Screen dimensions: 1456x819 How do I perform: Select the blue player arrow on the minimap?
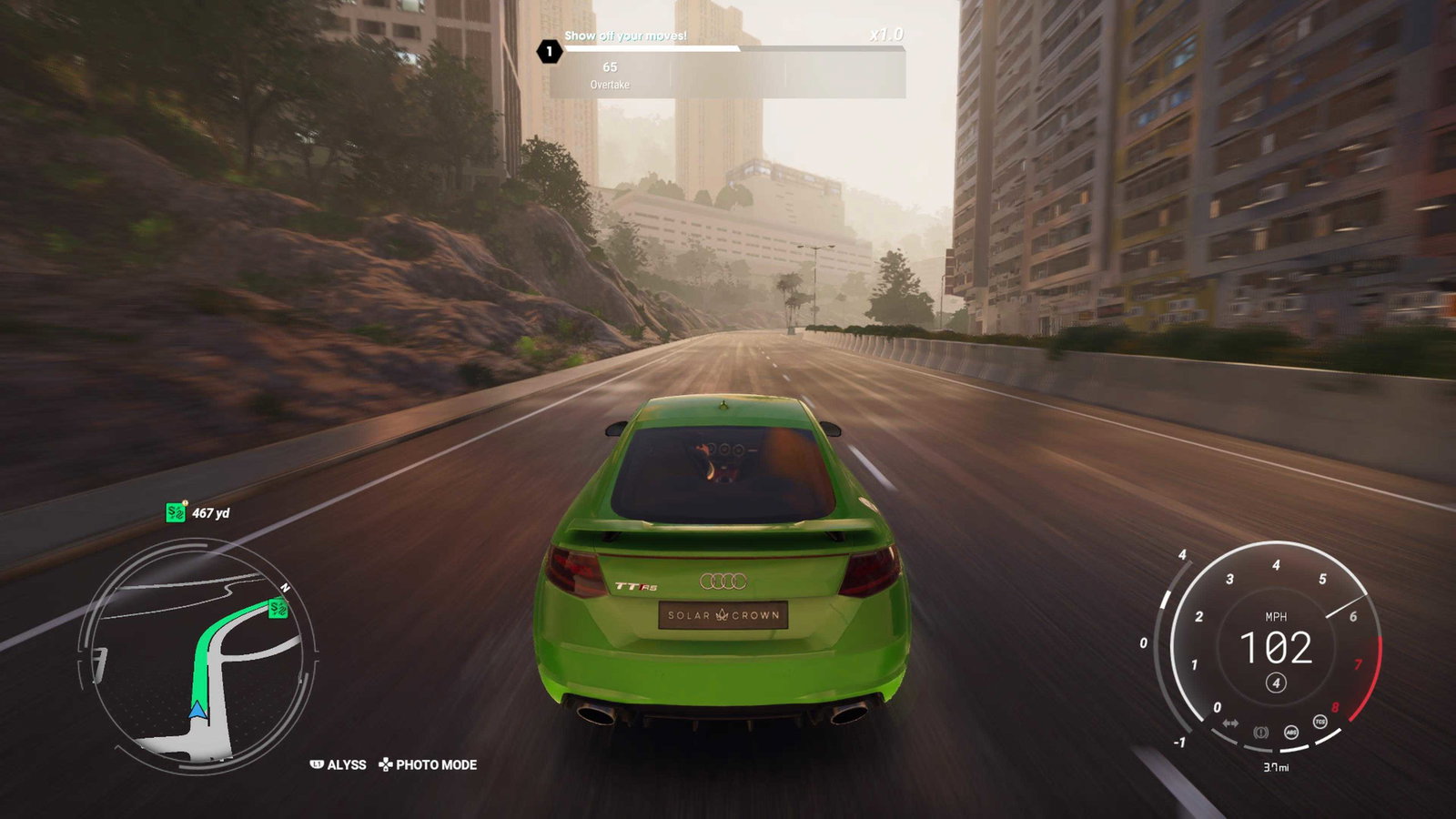[197, 710]
